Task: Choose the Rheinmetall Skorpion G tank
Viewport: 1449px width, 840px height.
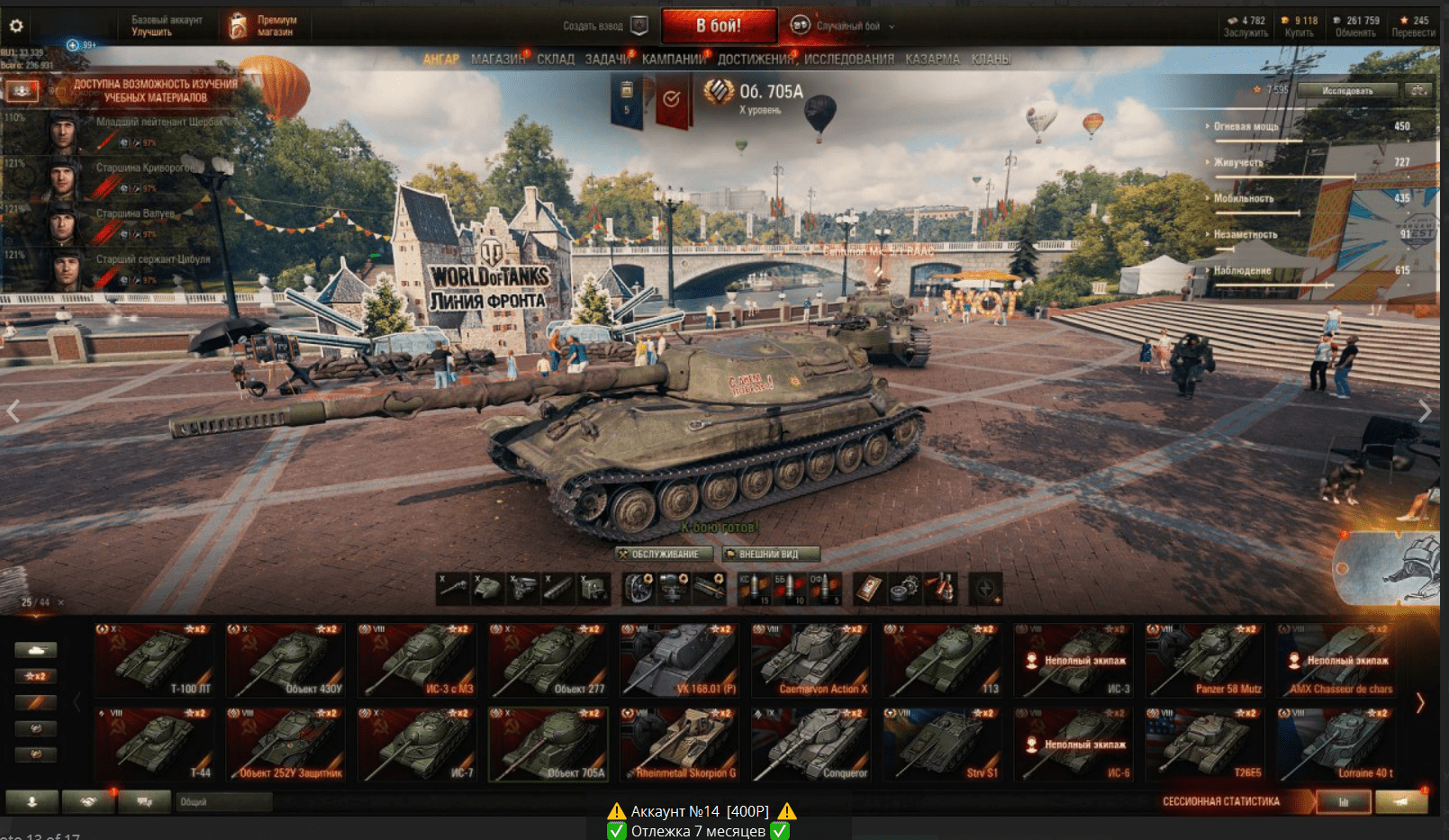Action: [x=681, y=745]
